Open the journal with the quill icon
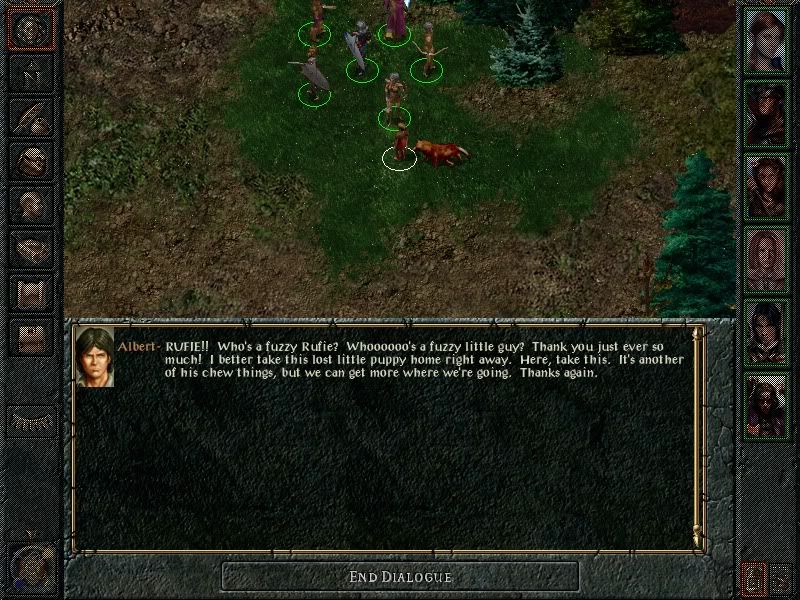 31,117
